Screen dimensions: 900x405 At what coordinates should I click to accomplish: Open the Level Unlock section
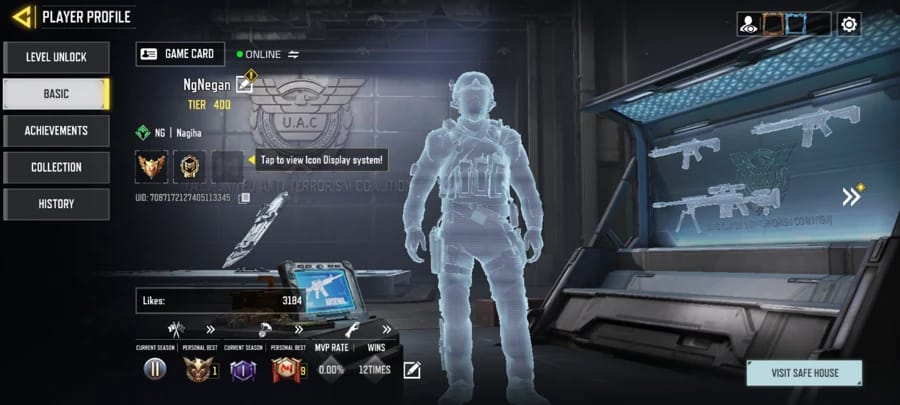tap(56, 57)
